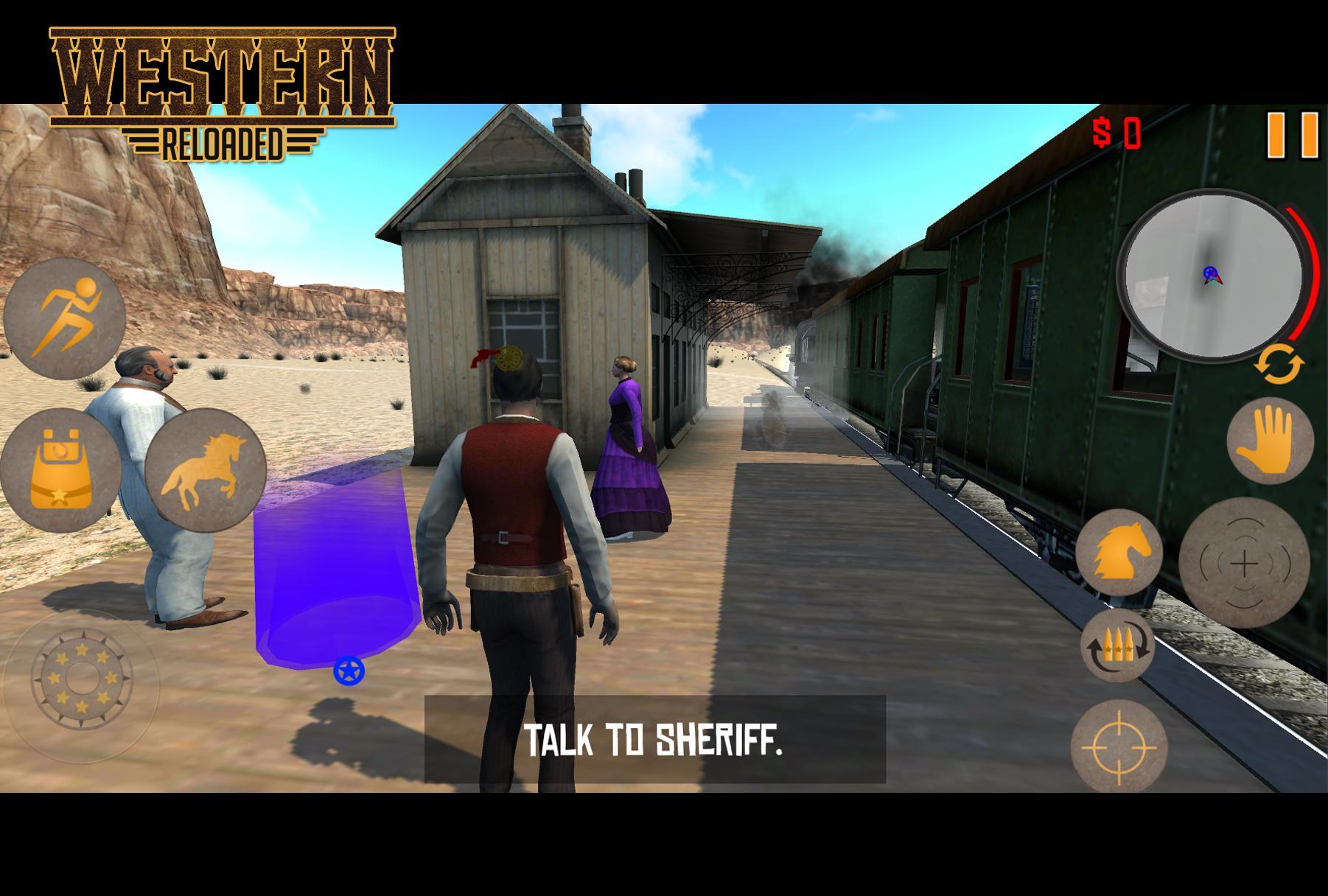Tap the running man sprint button
The image size is (1328, 896).
pyautogui.click(x=65, y=318)
